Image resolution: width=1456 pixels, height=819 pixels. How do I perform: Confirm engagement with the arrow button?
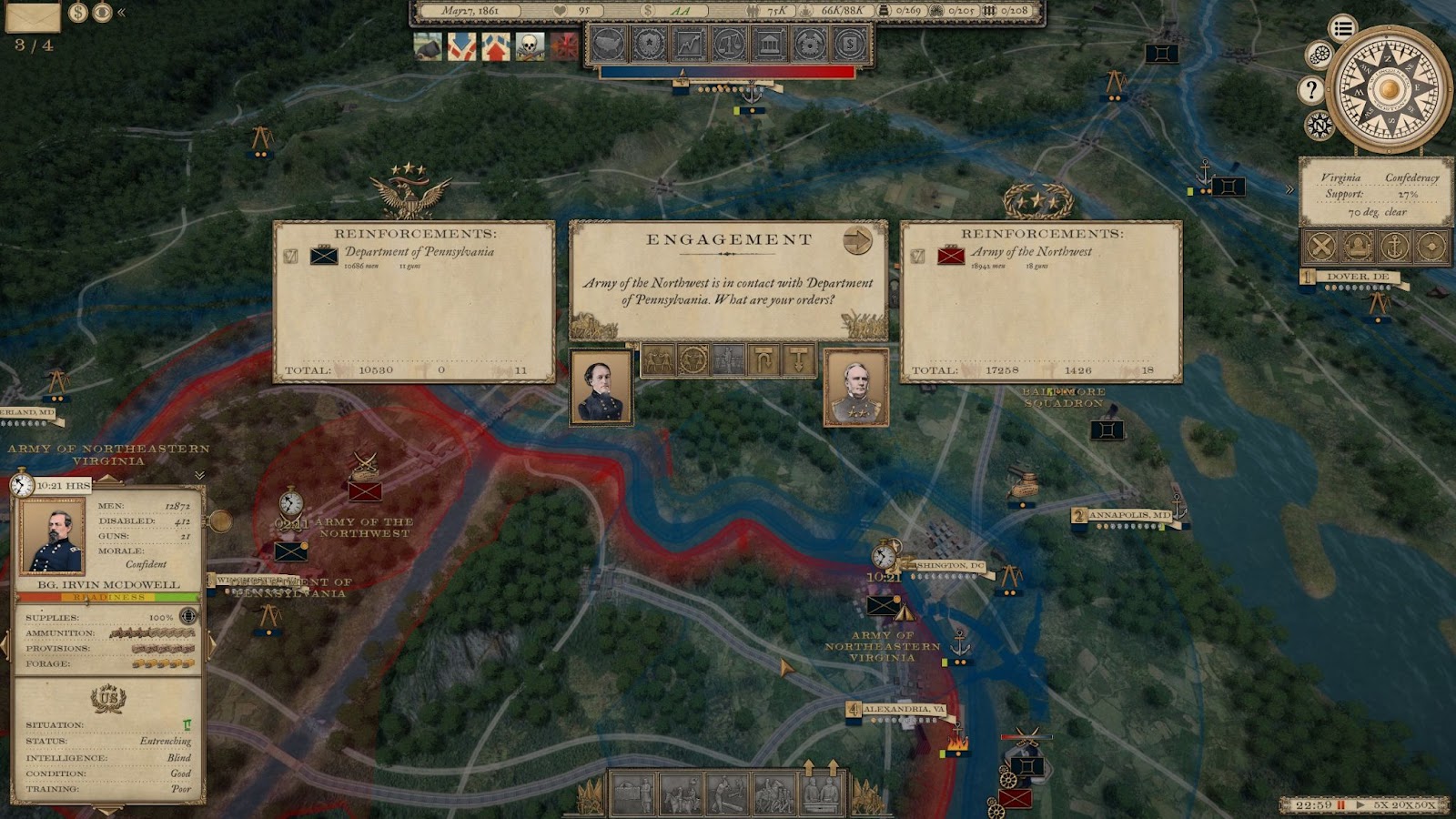857,240
